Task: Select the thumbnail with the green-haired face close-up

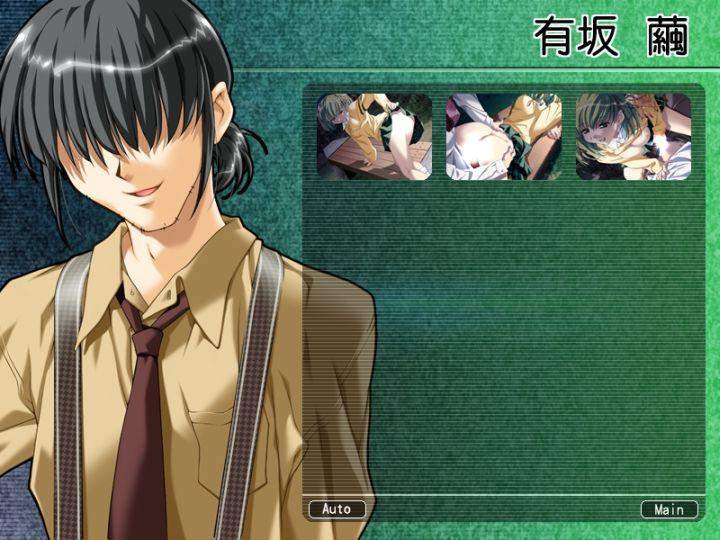Action: tap(633, 137)
